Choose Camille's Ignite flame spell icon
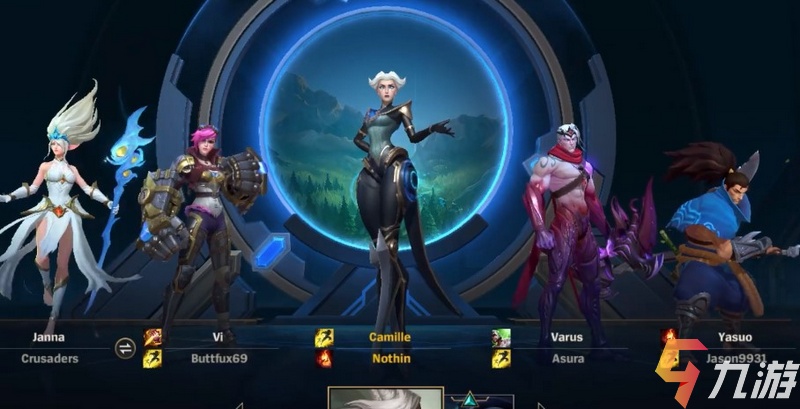The image size is (800, 409). coord(325,358)
